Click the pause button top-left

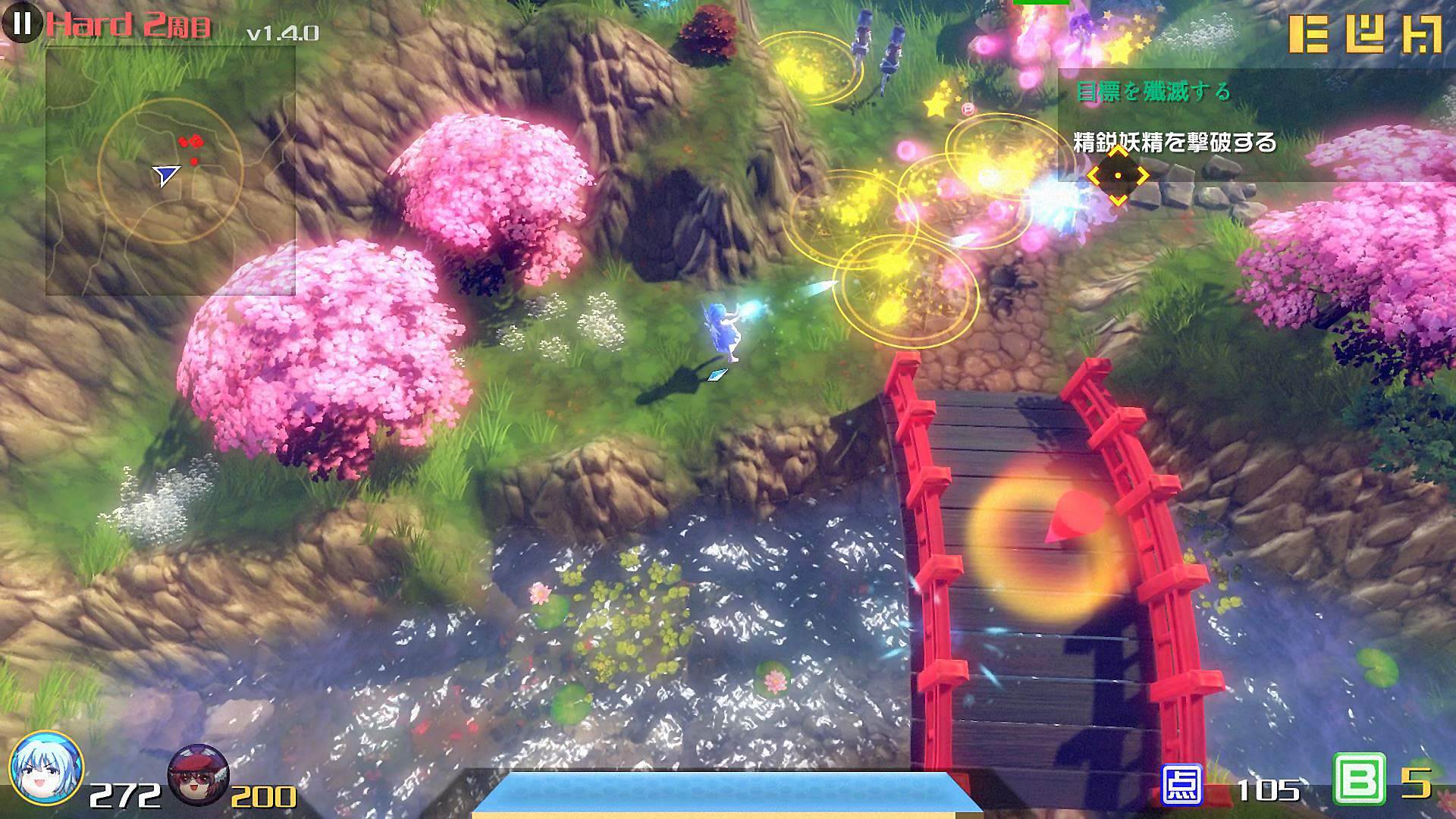click(x=23, y=24)
